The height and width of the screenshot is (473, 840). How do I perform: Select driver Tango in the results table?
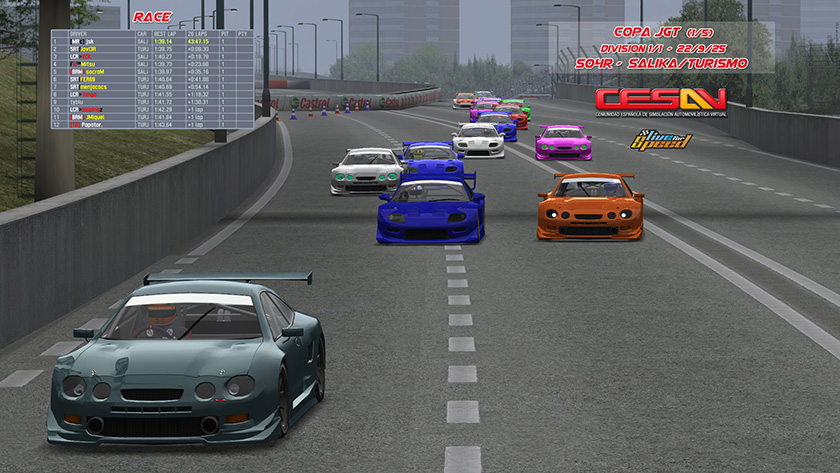[88, 94]
